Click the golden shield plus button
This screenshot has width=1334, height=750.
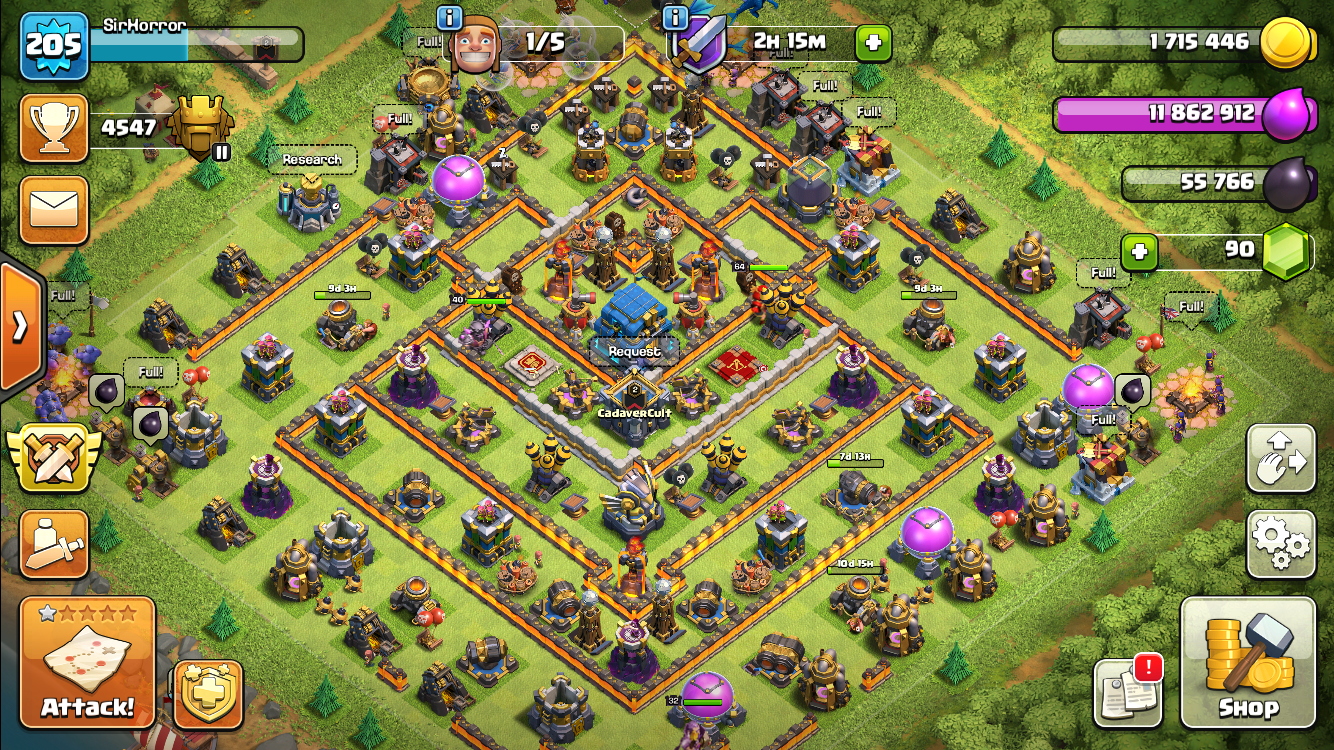(x=208, y=694)
